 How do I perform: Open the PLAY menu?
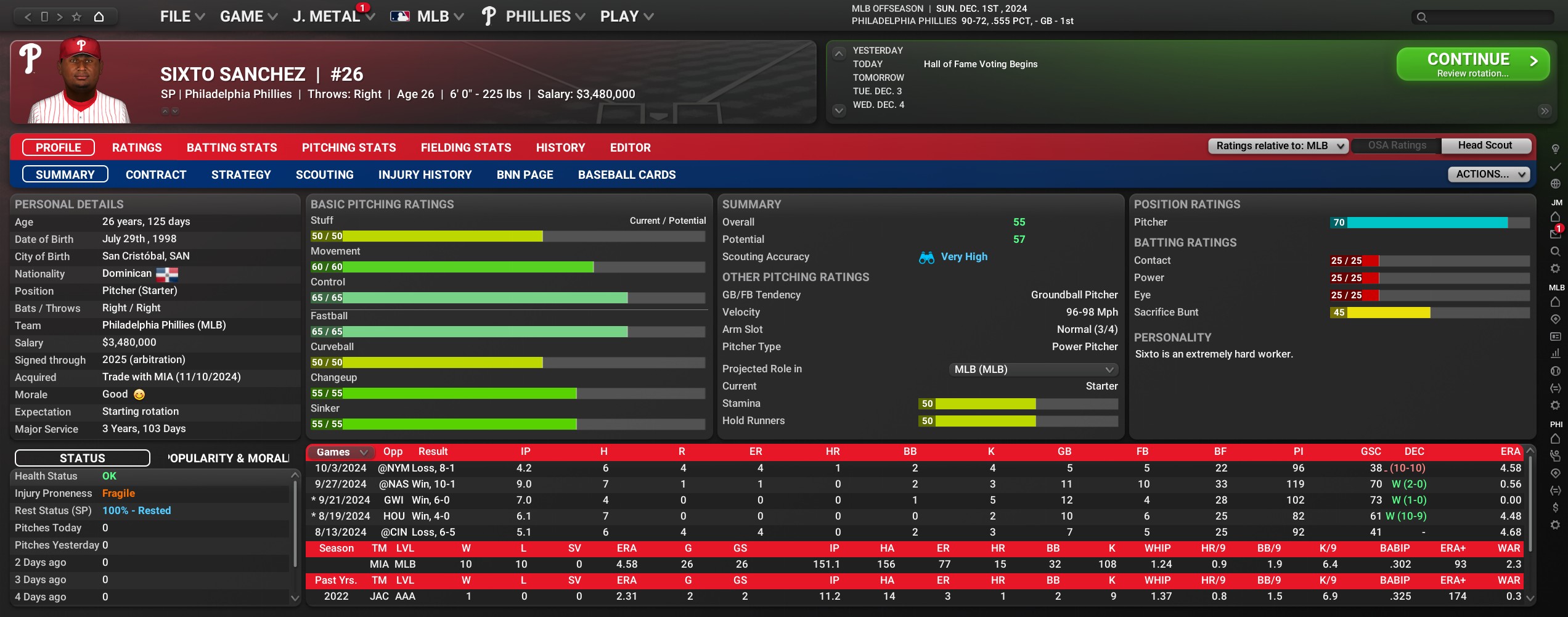[x=626, y=17]
